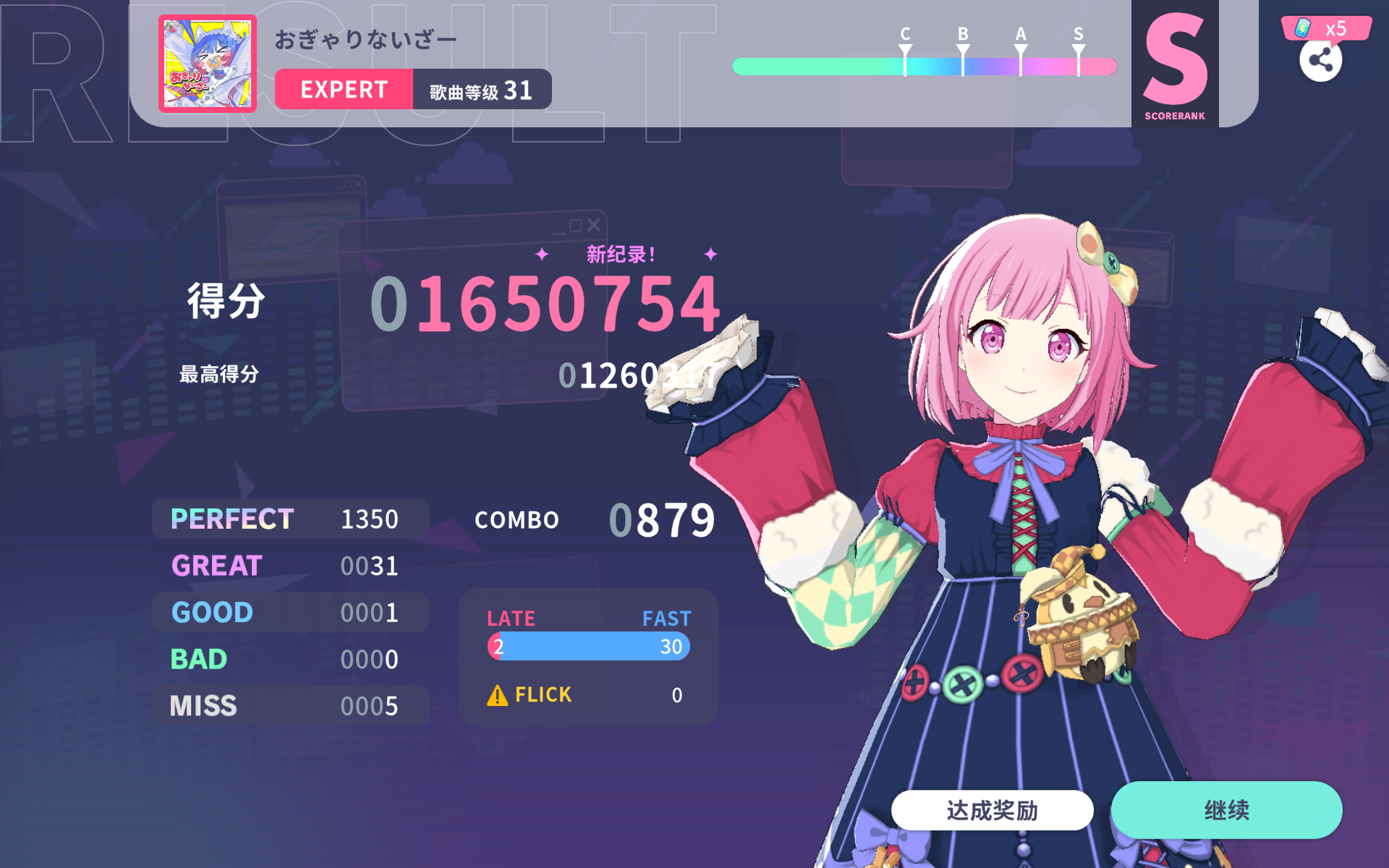Toggle the FAST indicator label
Viewport: 1389px width, 868px height.
coord(666,618)
